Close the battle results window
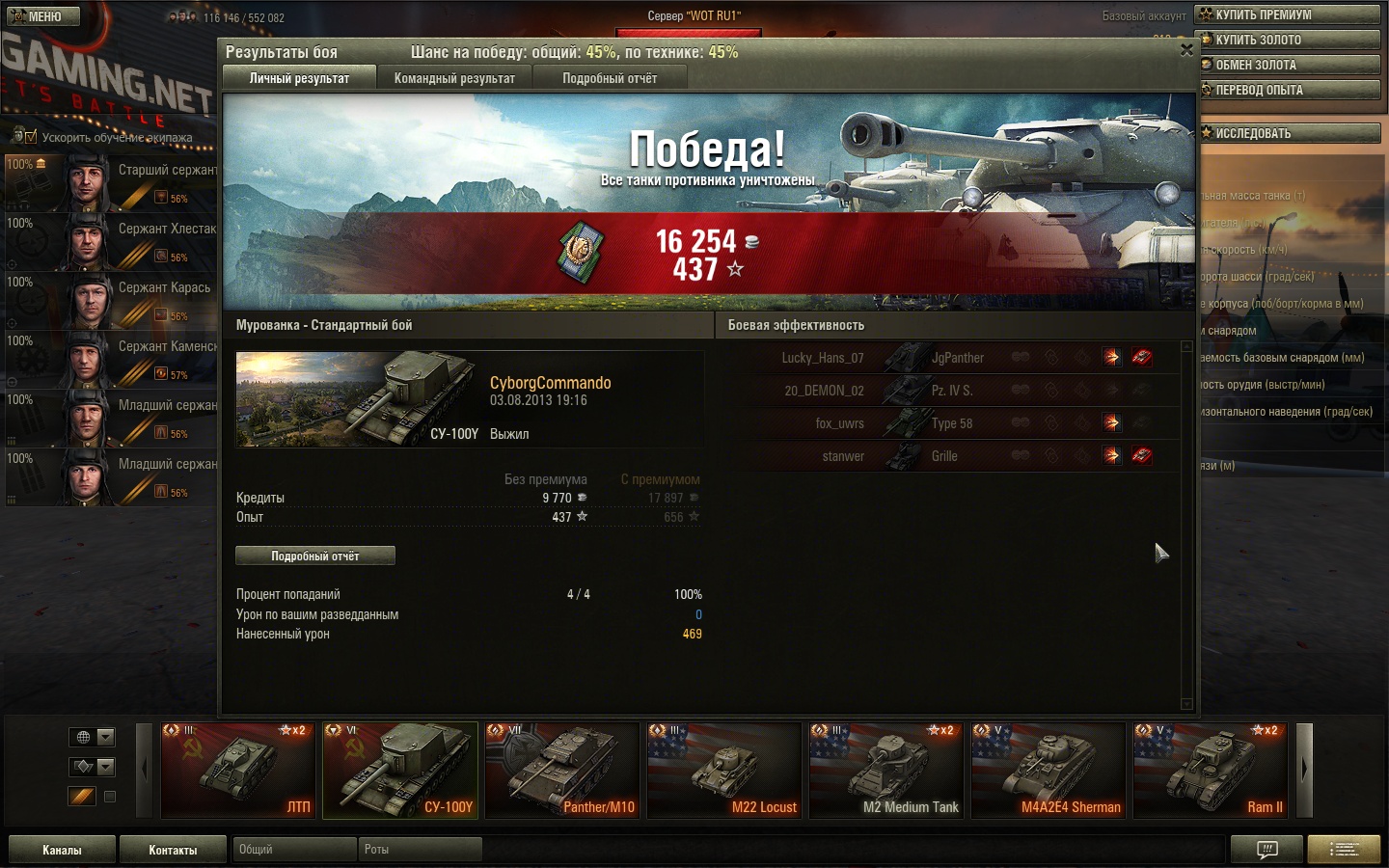 [1186, 50]
